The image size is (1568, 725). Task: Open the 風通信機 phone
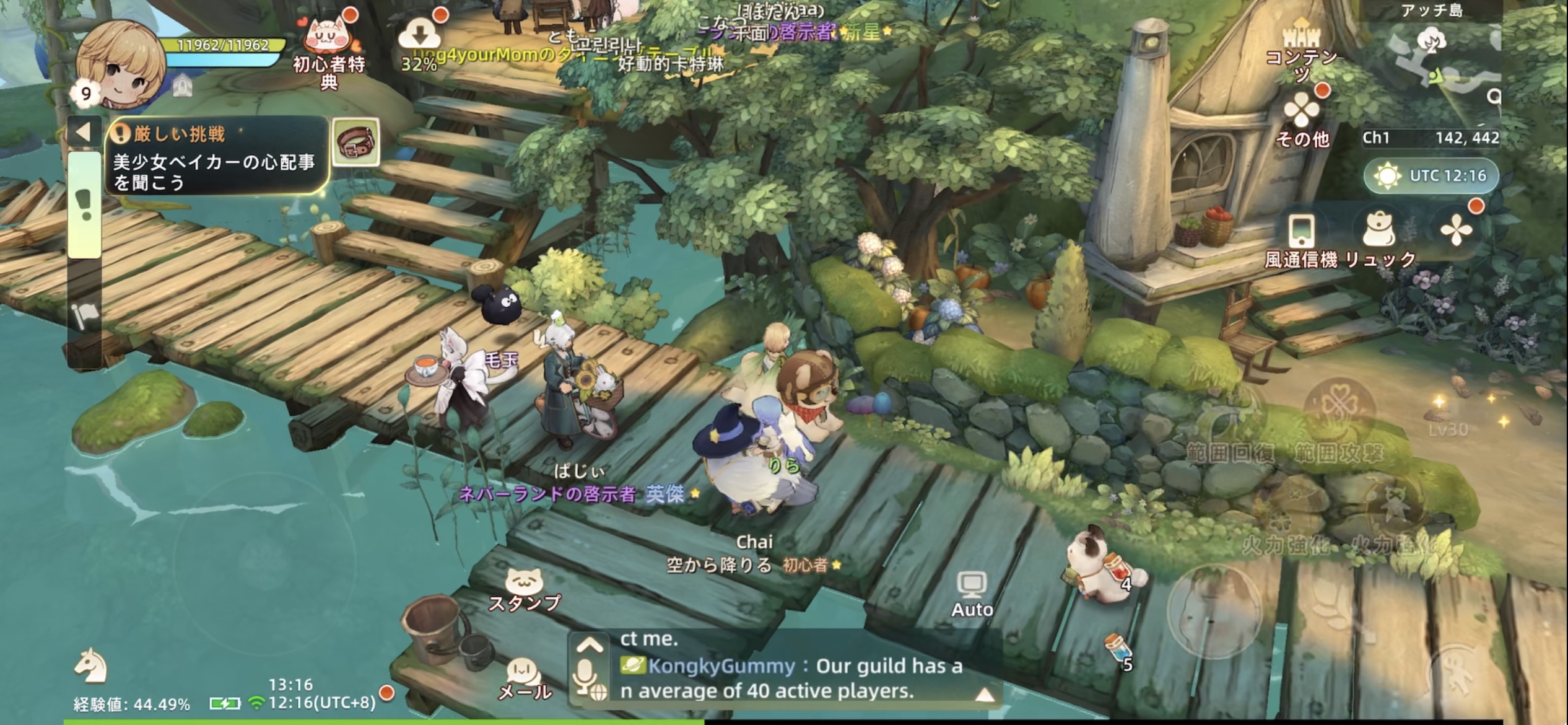[x=1300, y=239]
